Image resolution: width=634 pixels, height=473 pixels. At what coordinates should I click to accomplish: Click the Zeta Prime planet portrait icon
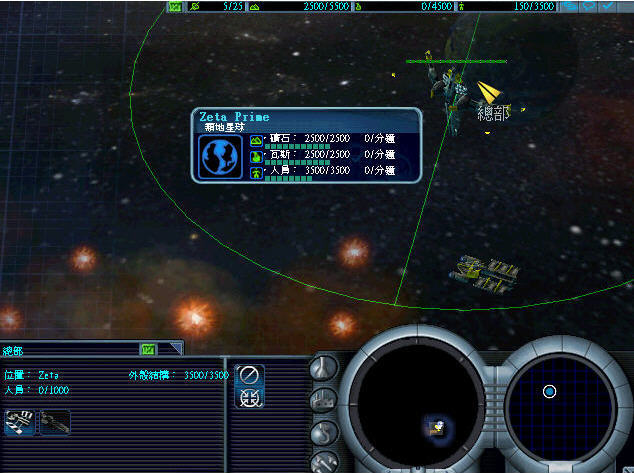[220, 157]
